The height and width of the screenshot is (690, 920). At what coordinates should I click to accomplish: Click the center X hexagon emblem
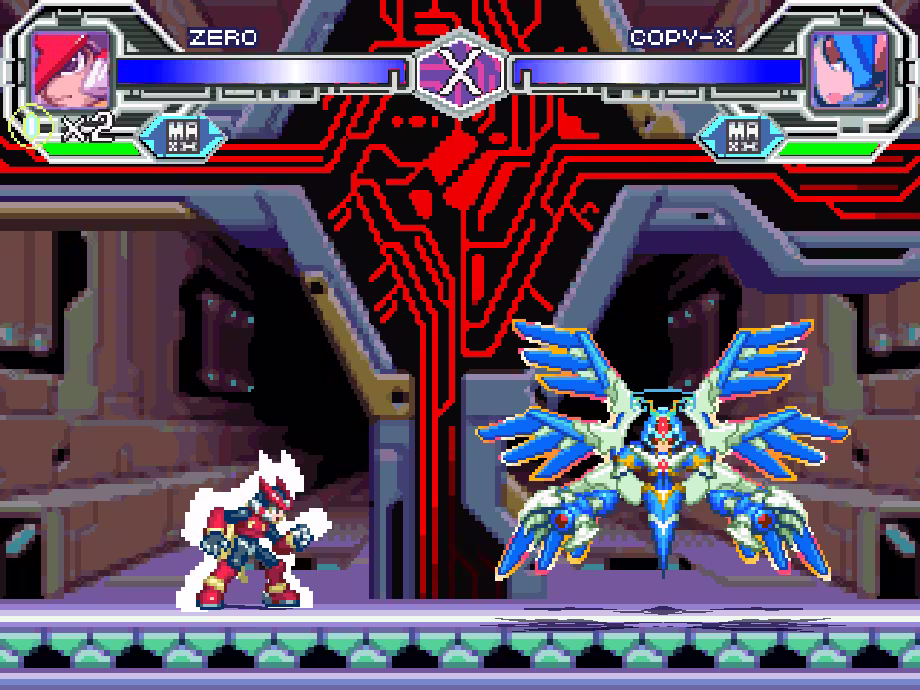[x=460, y=69]
